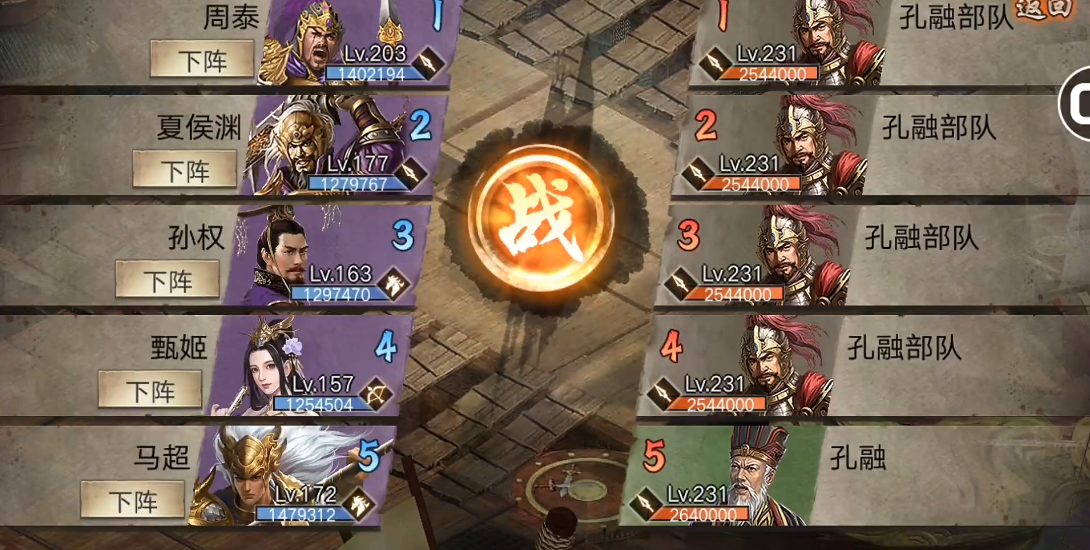The image size is (1090, 550).
Task: Remove 夏侯渊 from formation via 下阵
Action: [185, 170]
